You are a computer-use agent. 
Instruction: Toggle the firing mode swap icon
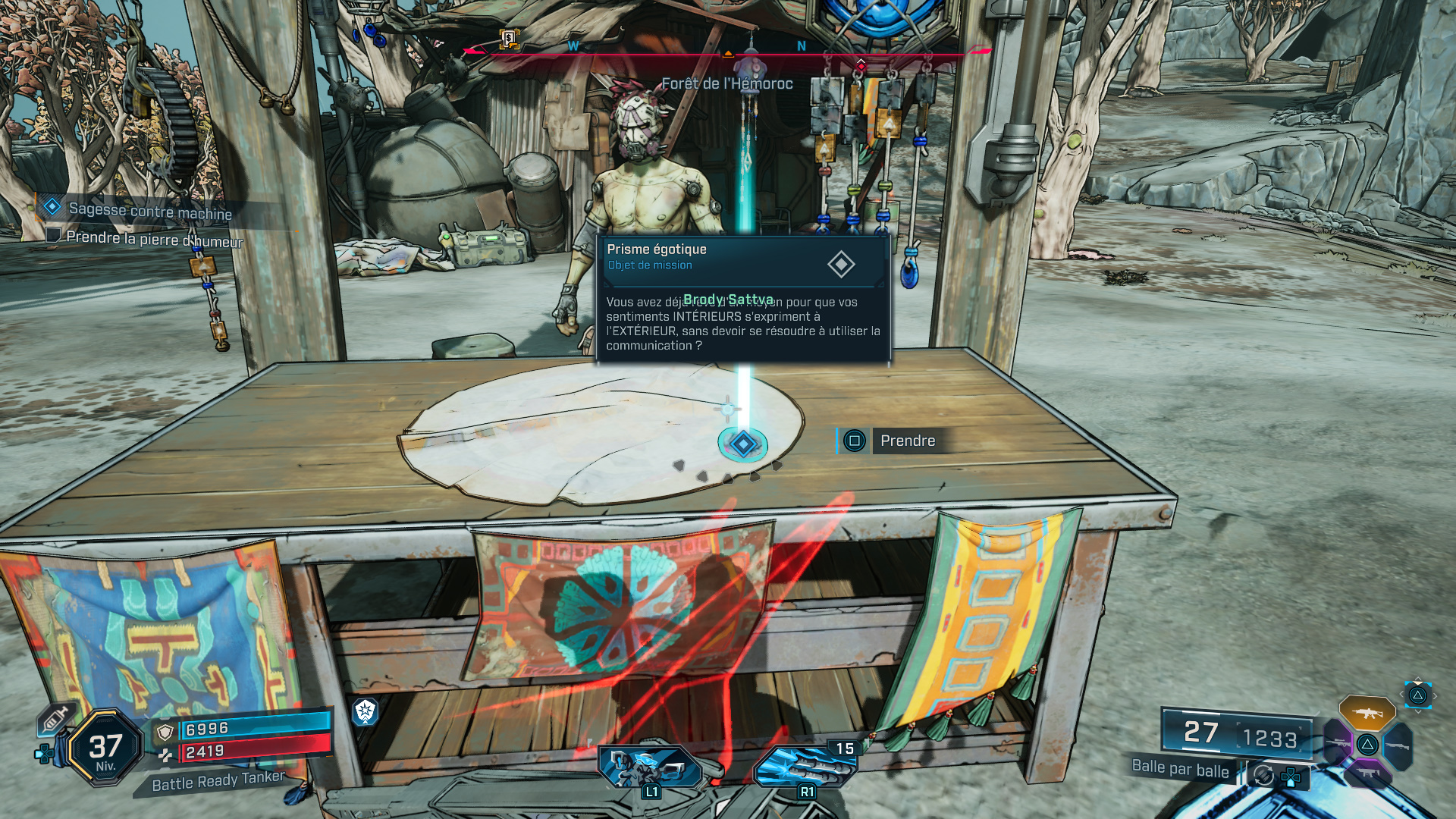pyautogui.click(x=1263, y=775)
